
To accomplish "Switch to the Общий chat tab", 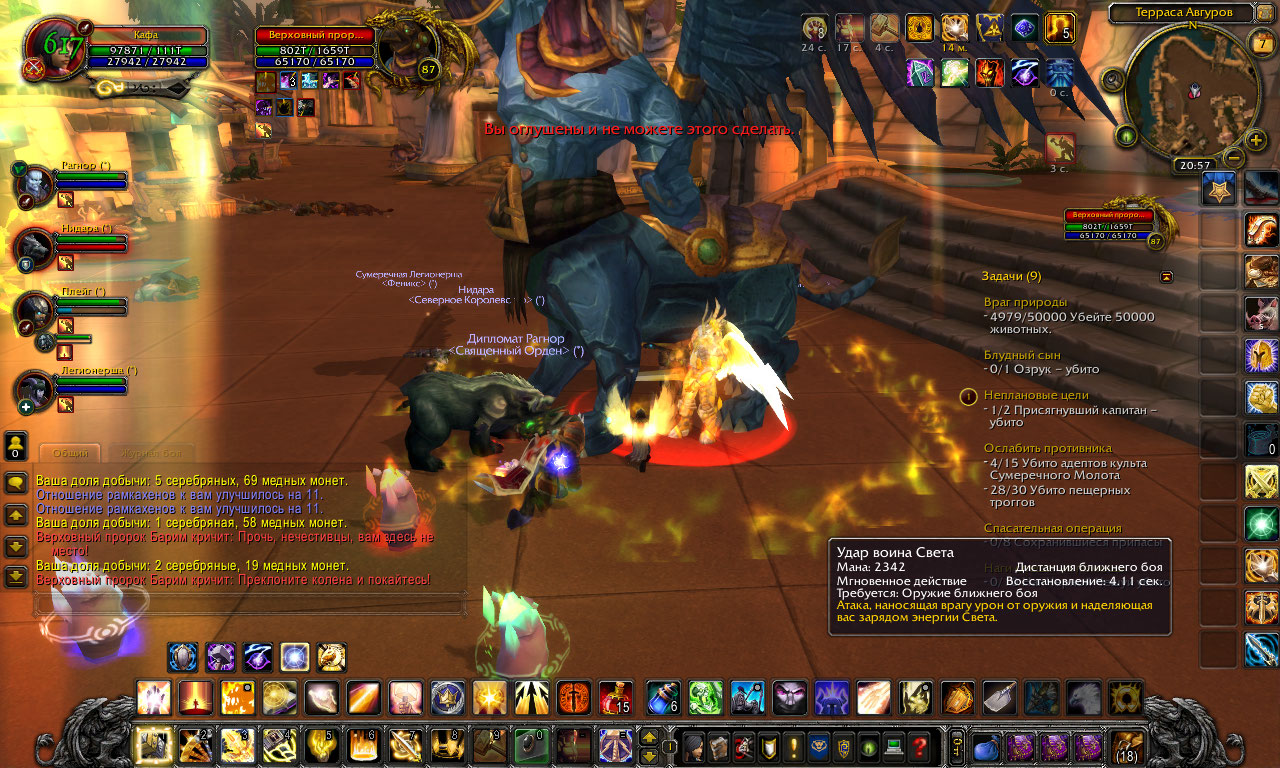I will (70, 453).
